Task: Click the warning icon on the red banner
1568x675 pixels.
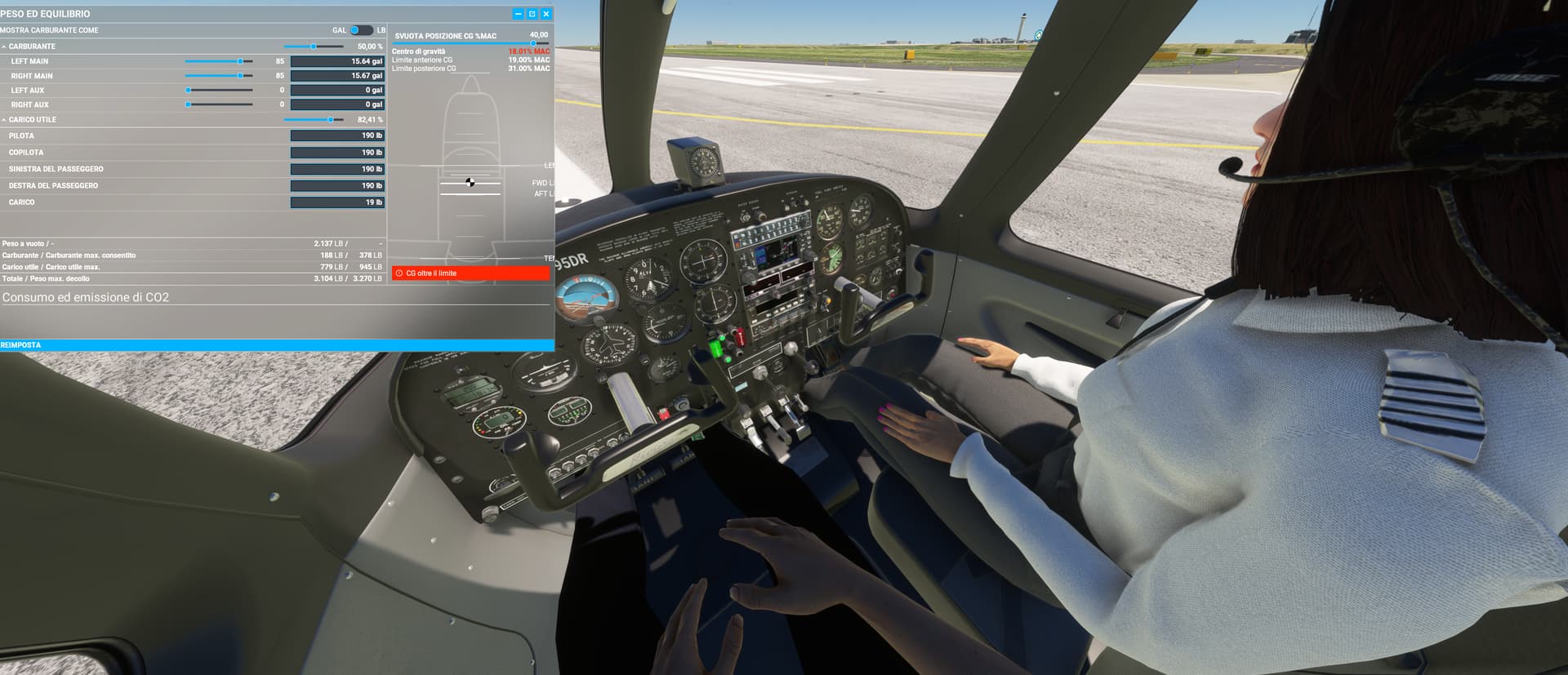Action: tap(400, 271)
